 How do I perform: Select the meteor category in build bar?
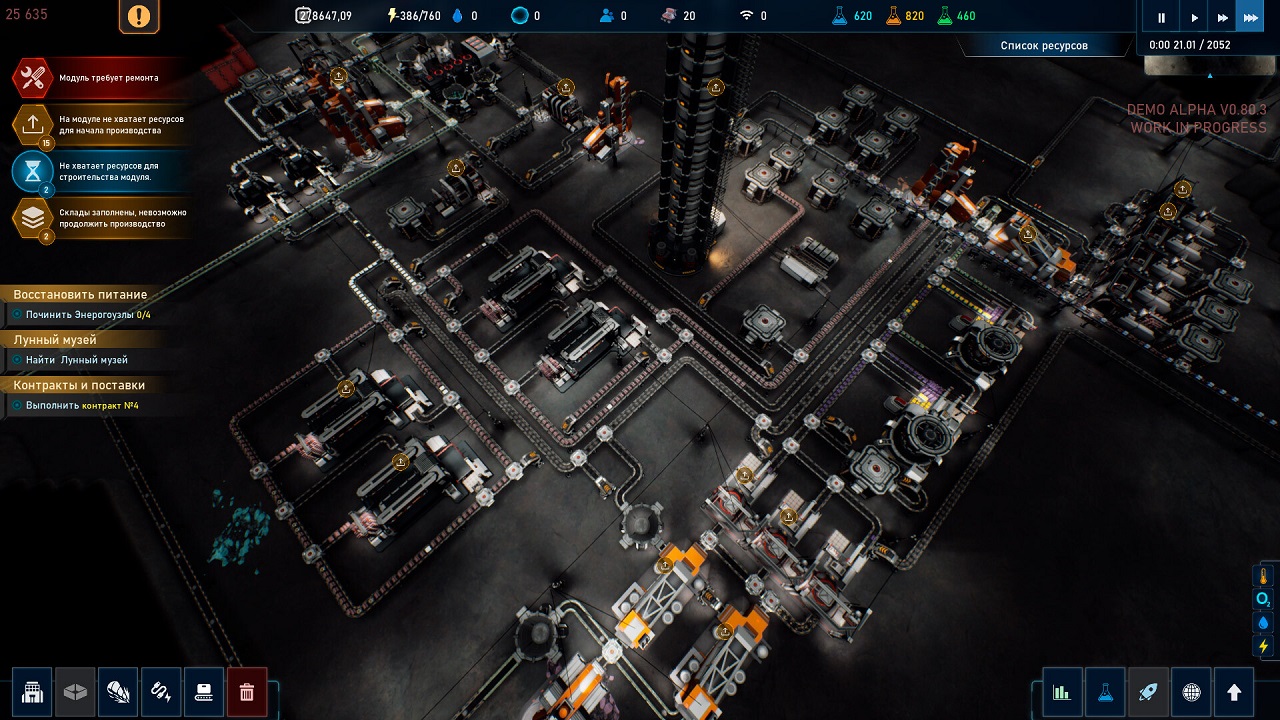[118, 691]
